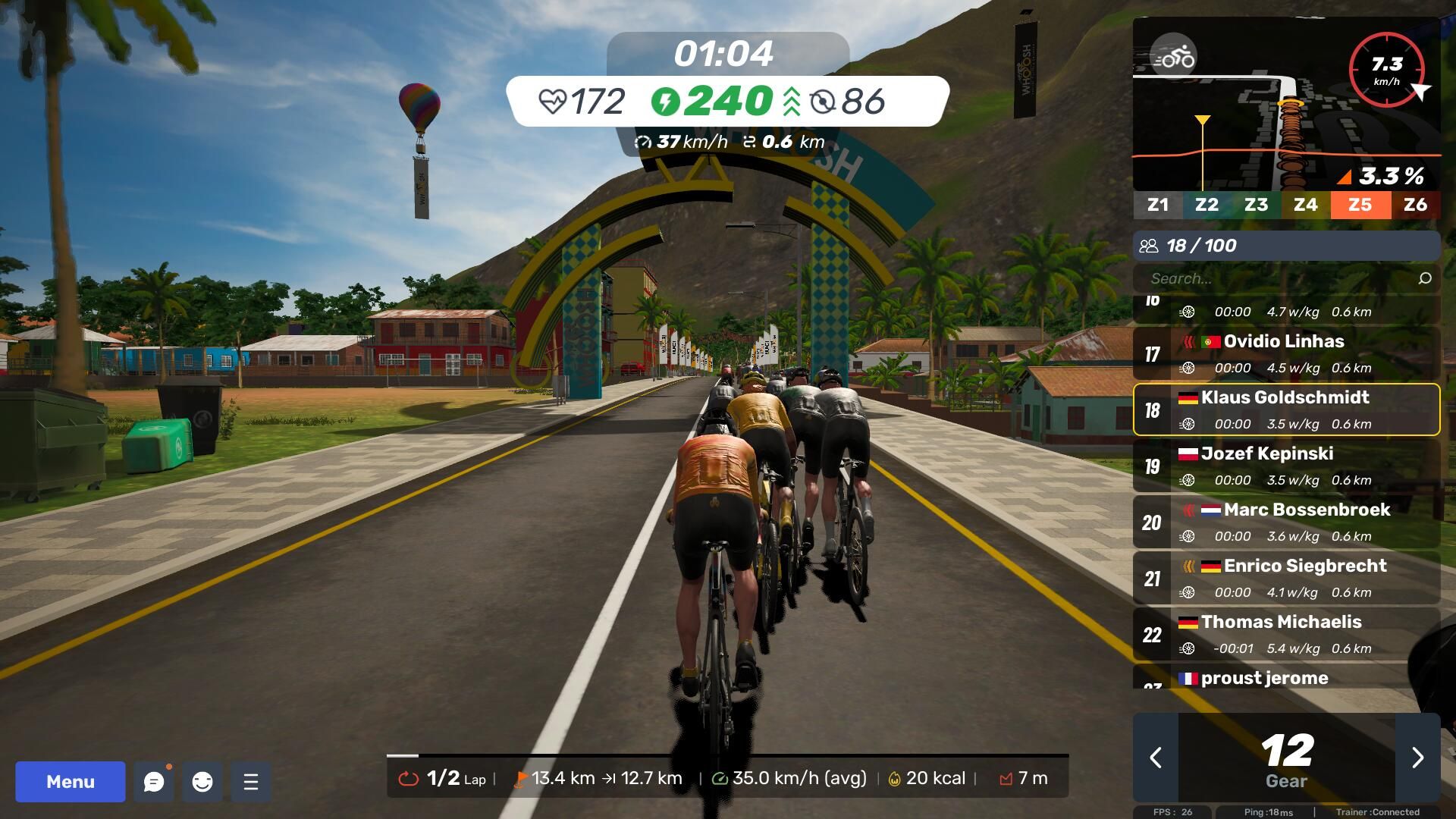Shift down with the left gear arrow
The height and width of the screenshot is (819, 1456).
tap(1156, 758)
